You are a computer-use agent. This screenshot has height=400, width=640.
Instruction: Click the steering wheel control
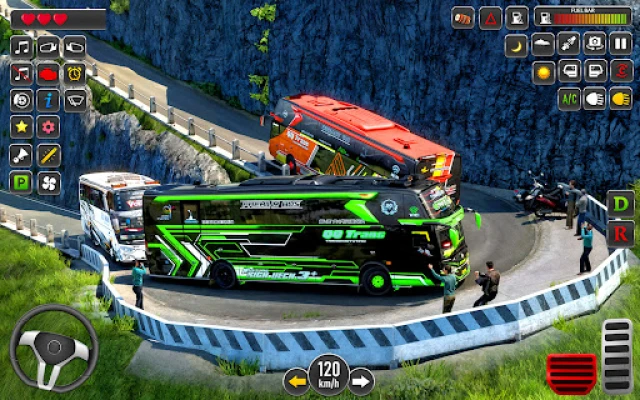tap(54, 347)
